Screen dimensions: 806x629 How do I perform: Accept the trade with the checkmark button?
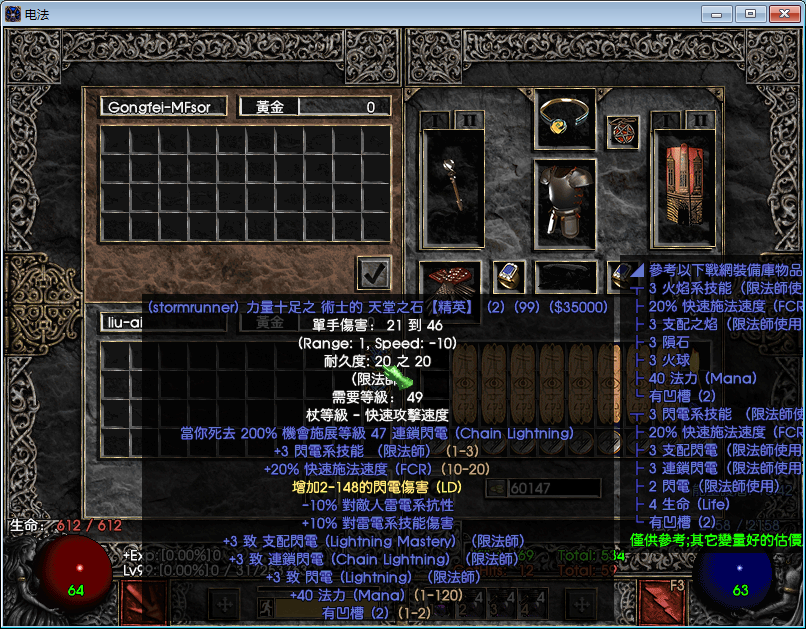(374, 273)
